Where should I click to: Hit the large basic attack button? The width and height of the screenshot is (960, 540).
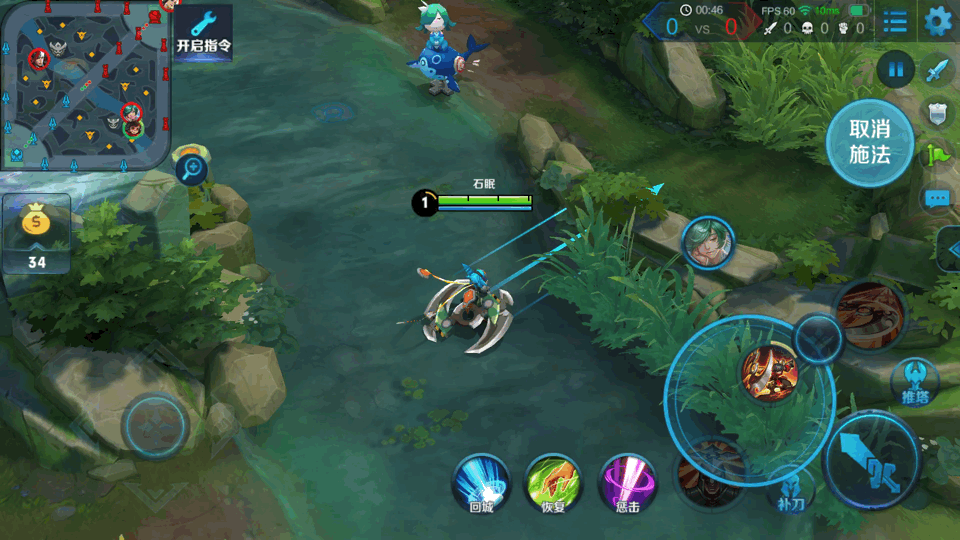[x=871, y=461]
